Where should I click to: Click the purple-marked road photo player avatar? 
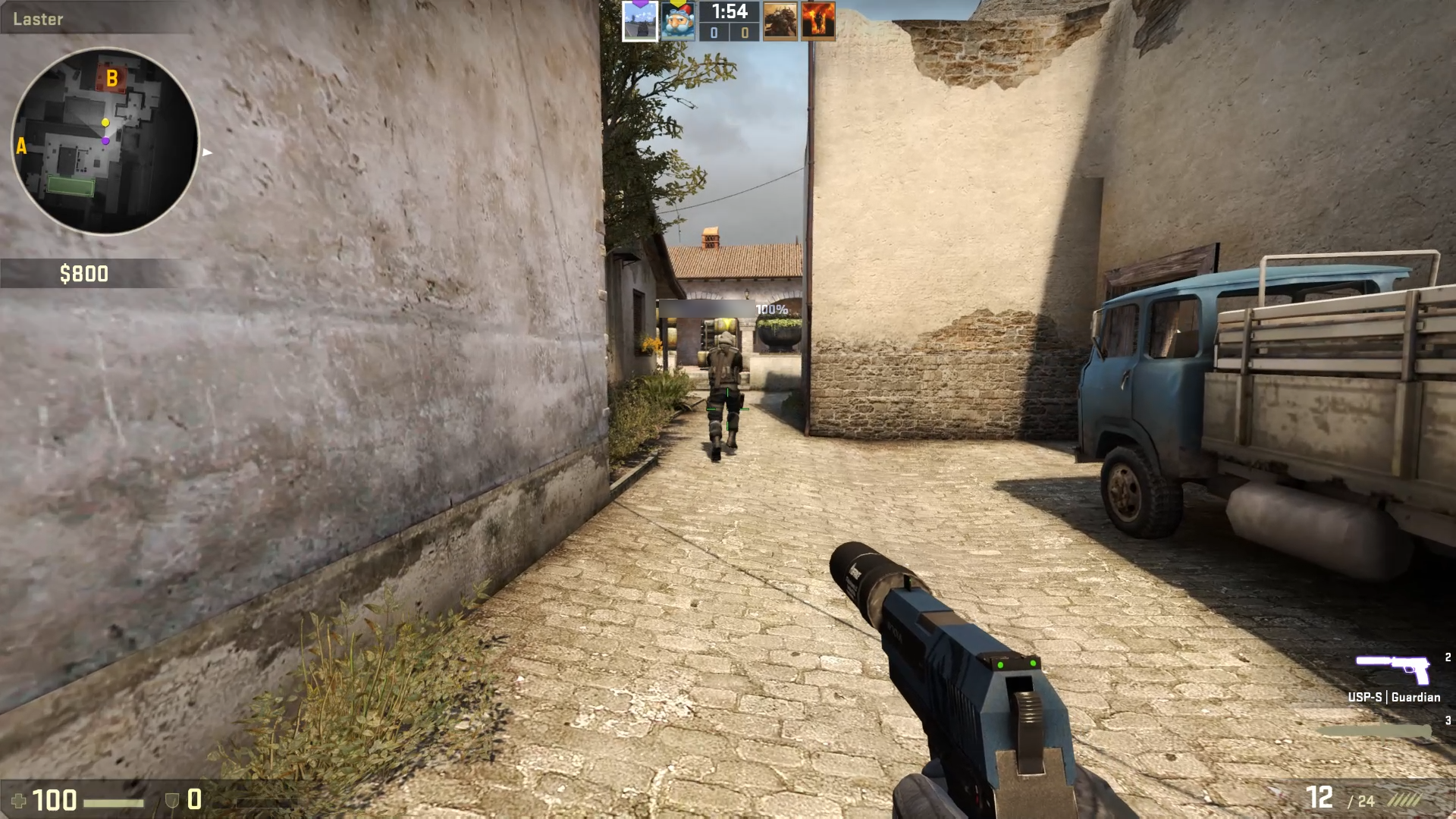(x=639, y=21)
